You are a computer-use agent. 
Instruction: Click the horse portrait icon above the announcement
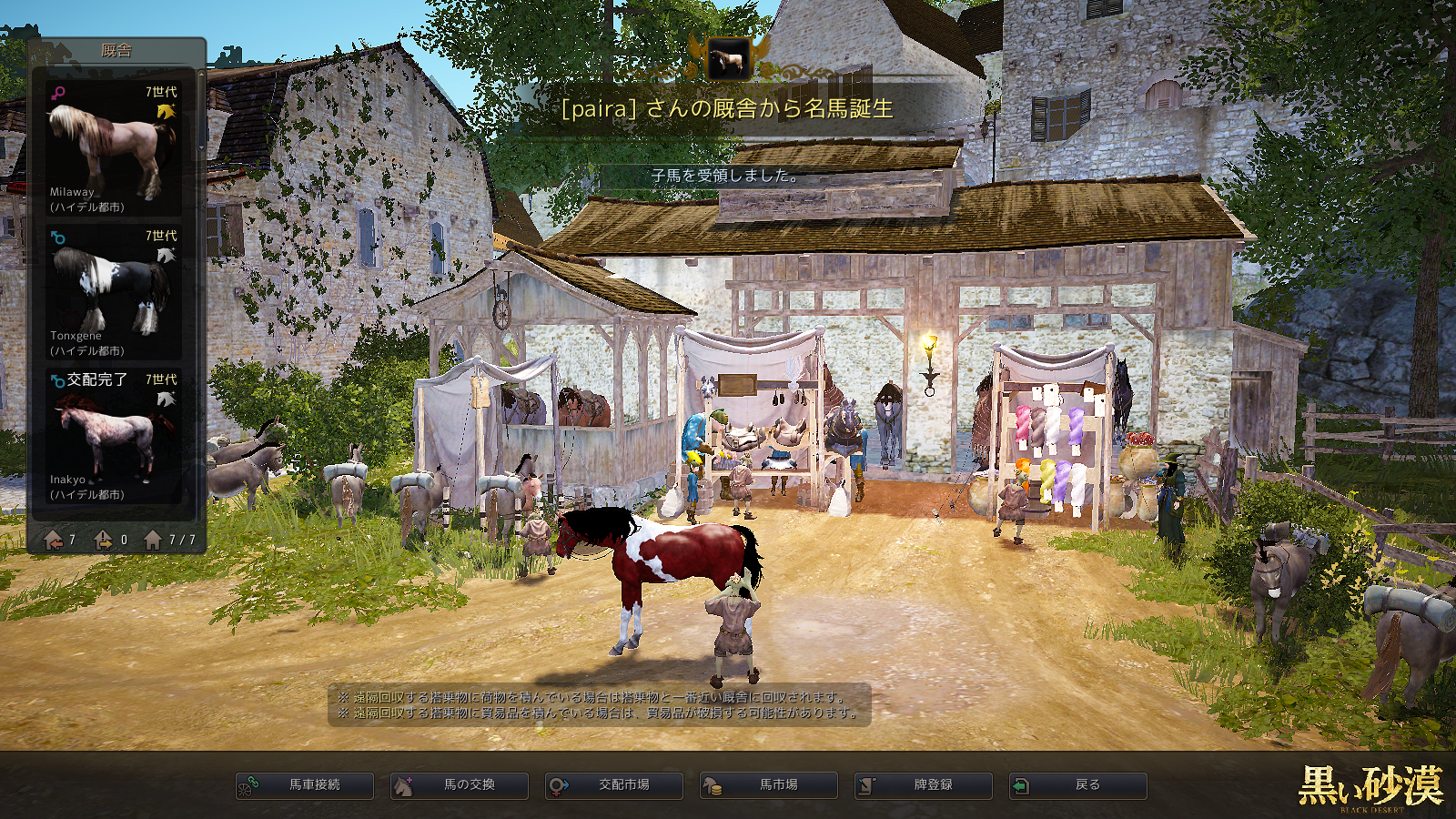pyautogui.click(x=728, y=60)
